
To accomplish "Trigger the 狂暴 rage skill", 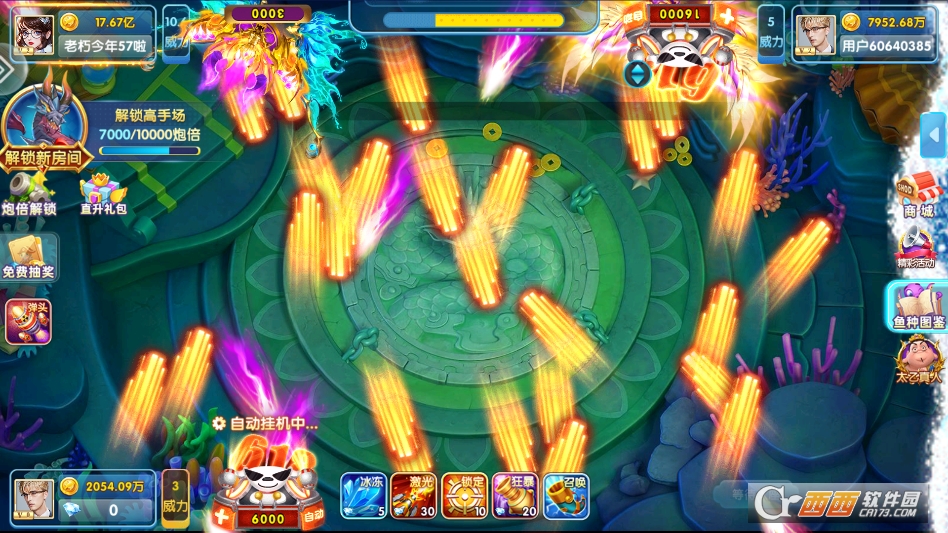I will click(x=515, y=496).
